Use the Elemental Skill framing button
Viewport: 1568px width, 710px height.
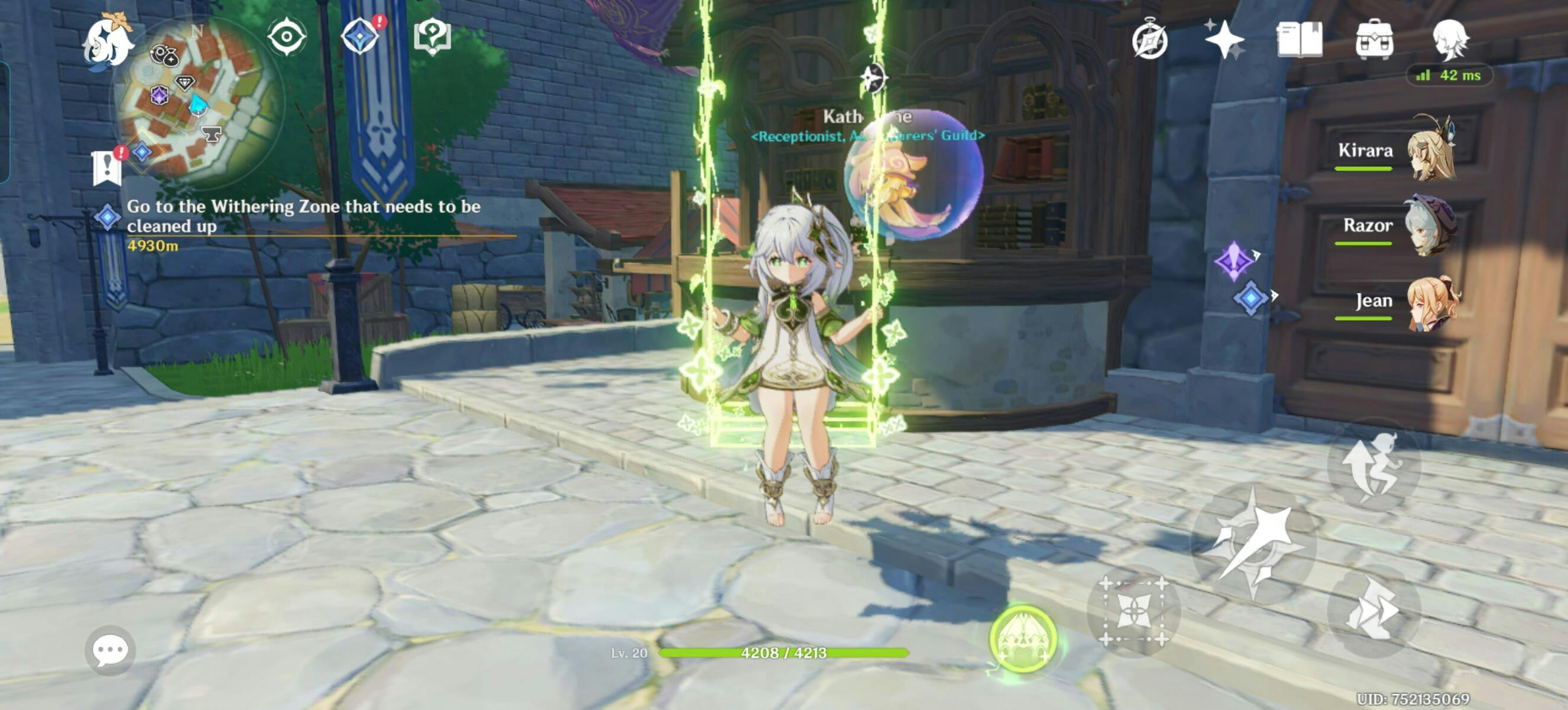pos(1133,611)
